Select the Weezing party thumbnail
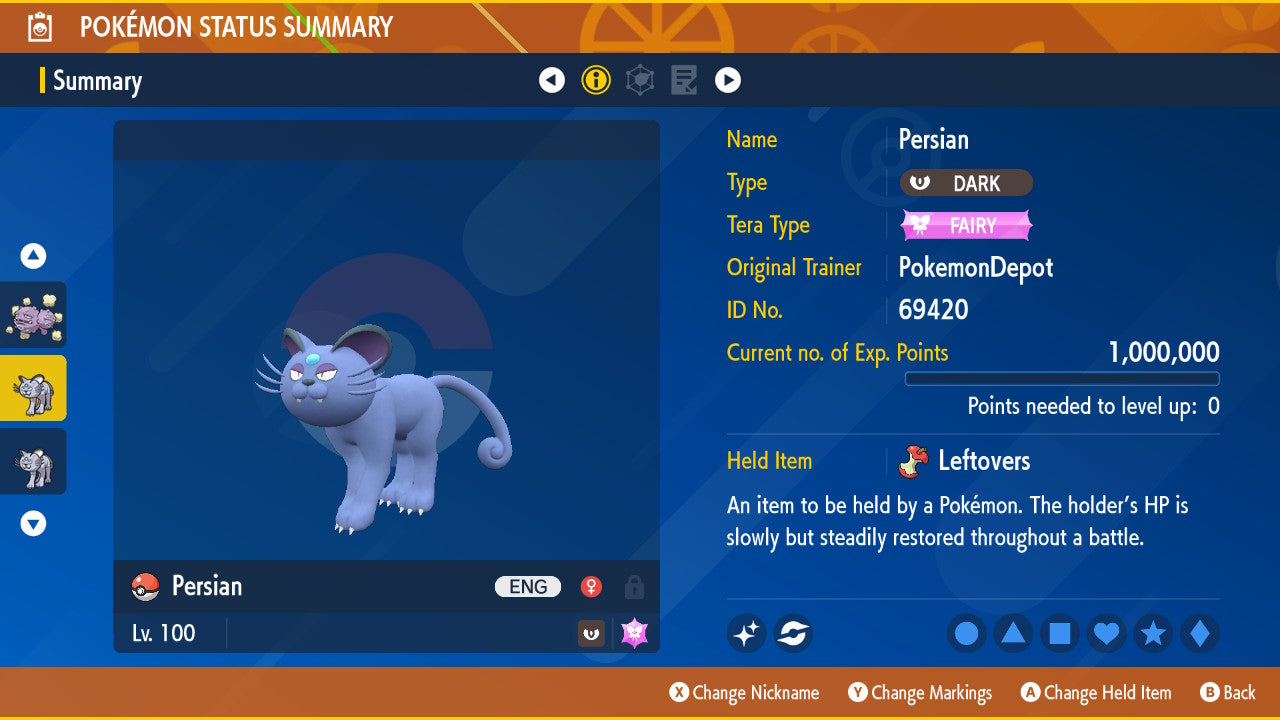1280x720 pixels. click(34, 315)
